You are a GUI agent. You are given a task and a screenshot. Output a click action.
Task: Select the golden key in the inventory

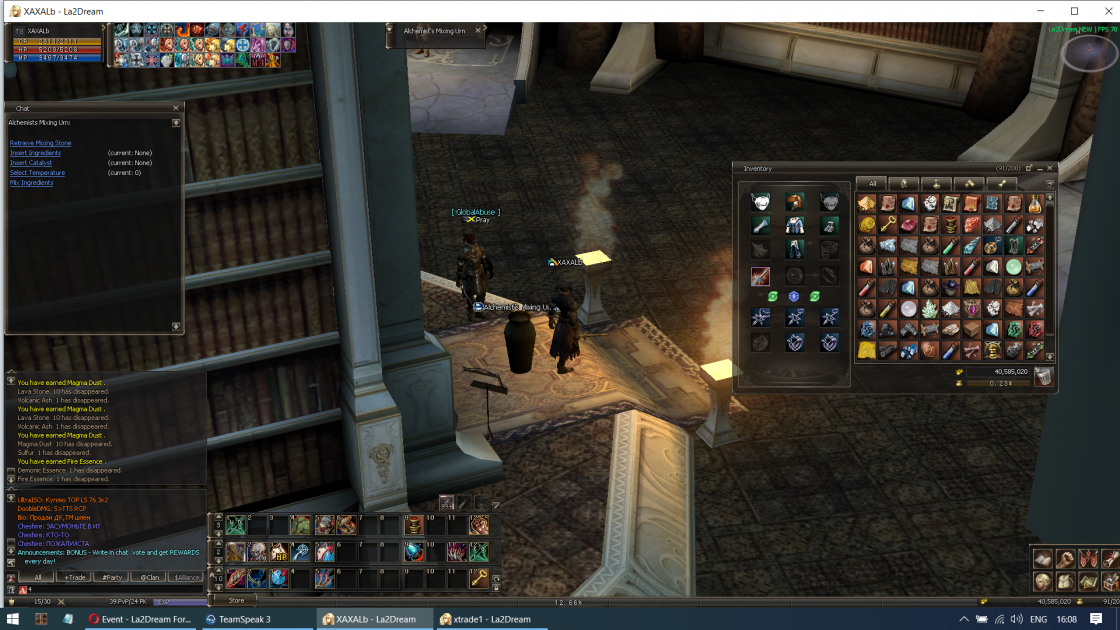pyautogui.click(x=888, y=225)
